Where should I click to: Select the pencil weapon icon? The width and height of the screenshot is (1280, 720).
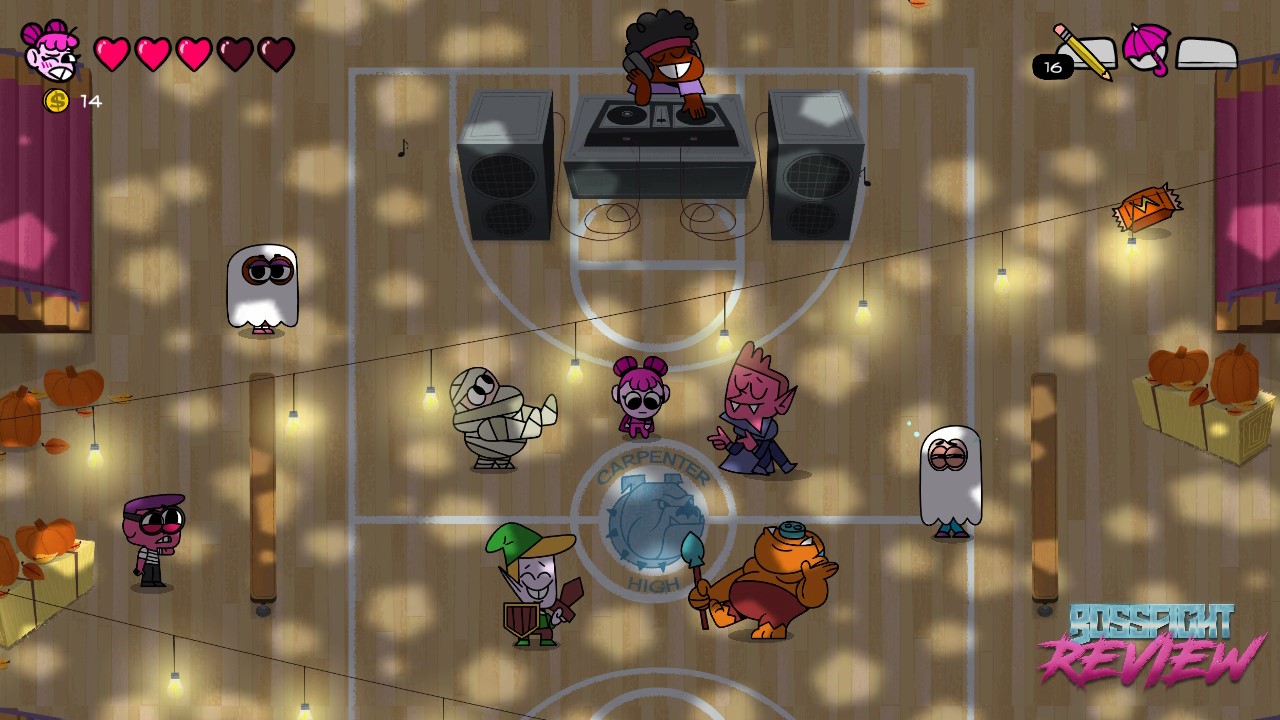(x=1083, y=51)
